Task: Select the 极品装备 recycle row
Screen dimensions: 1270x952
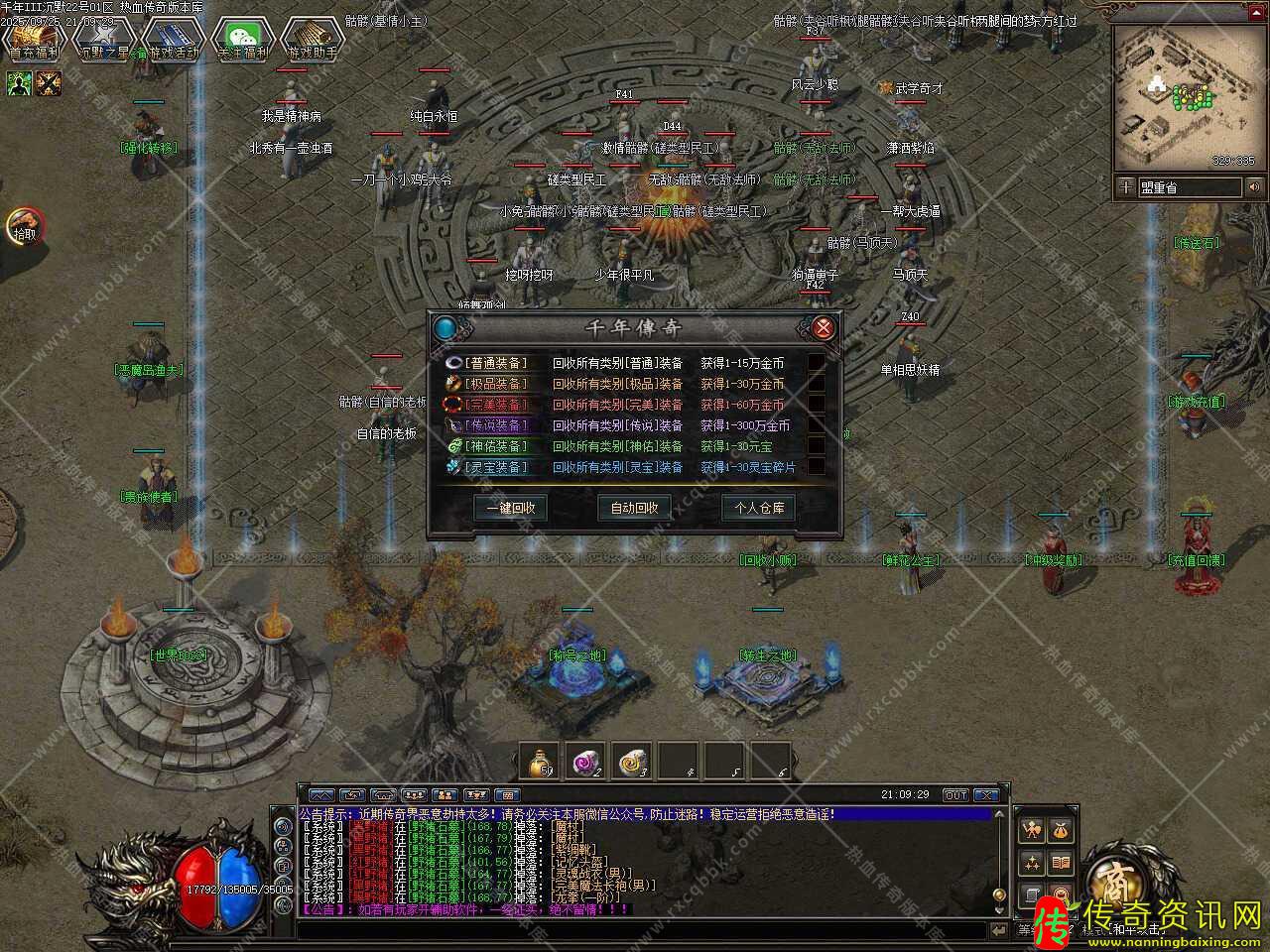Action: tap(496, 384)
